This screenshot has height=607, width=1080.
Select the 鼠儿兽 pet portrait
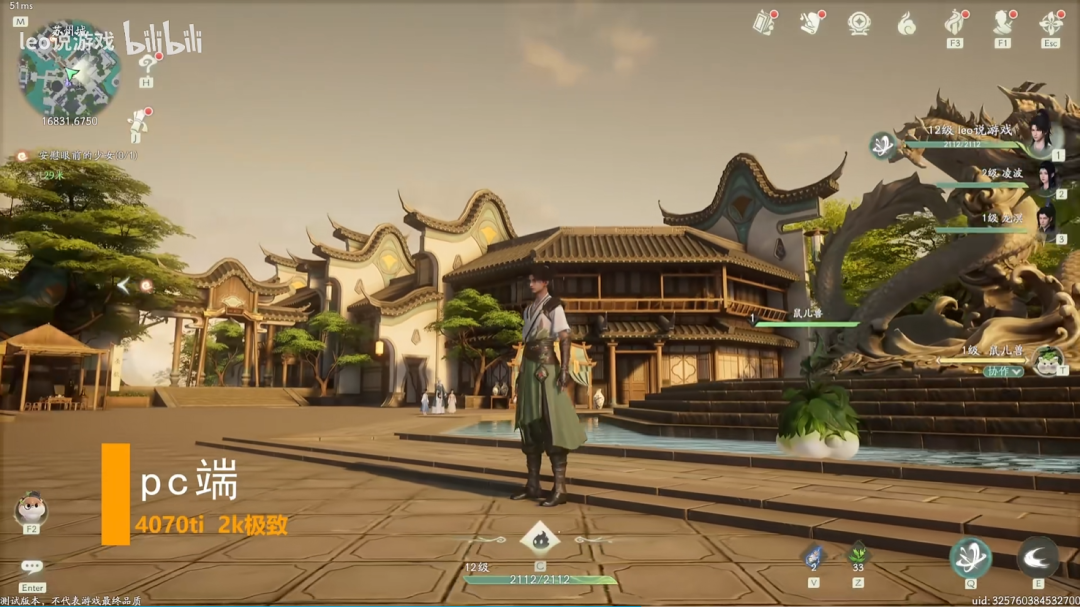[x=1047, y=358]
